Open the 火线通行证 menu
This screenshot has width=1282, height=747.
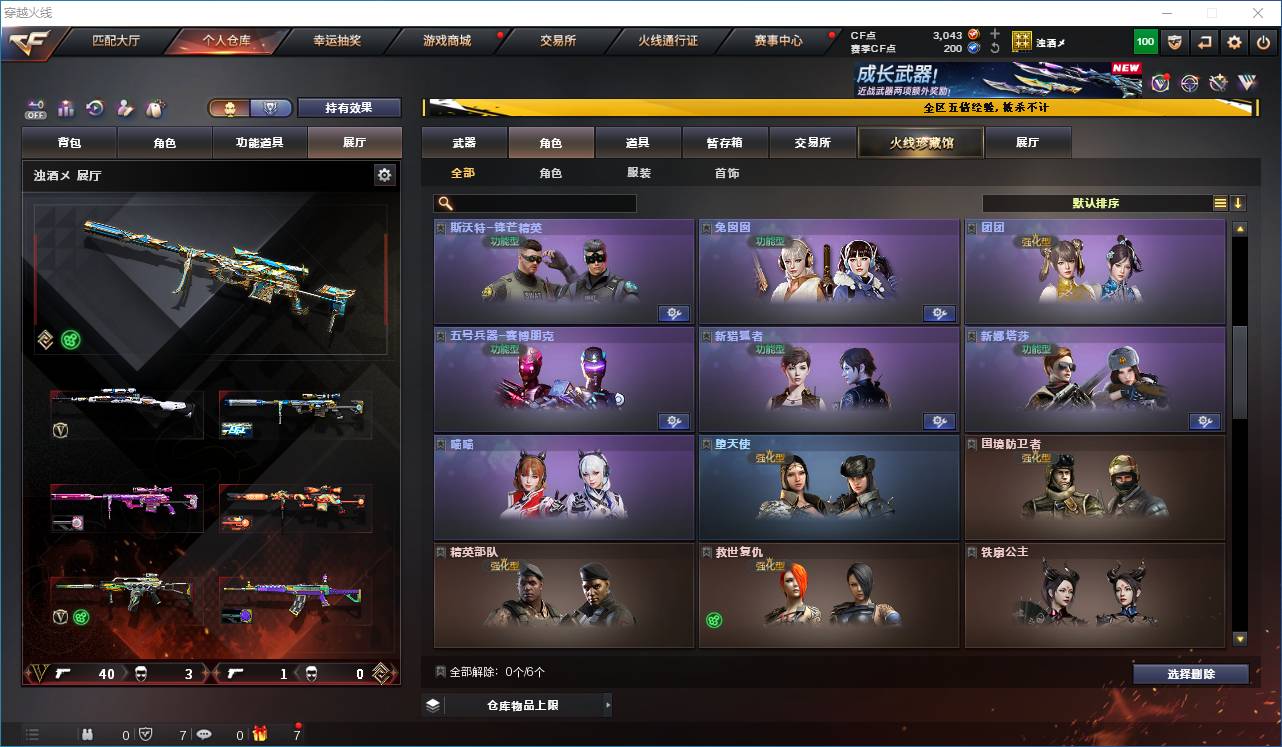pos(667,41)
